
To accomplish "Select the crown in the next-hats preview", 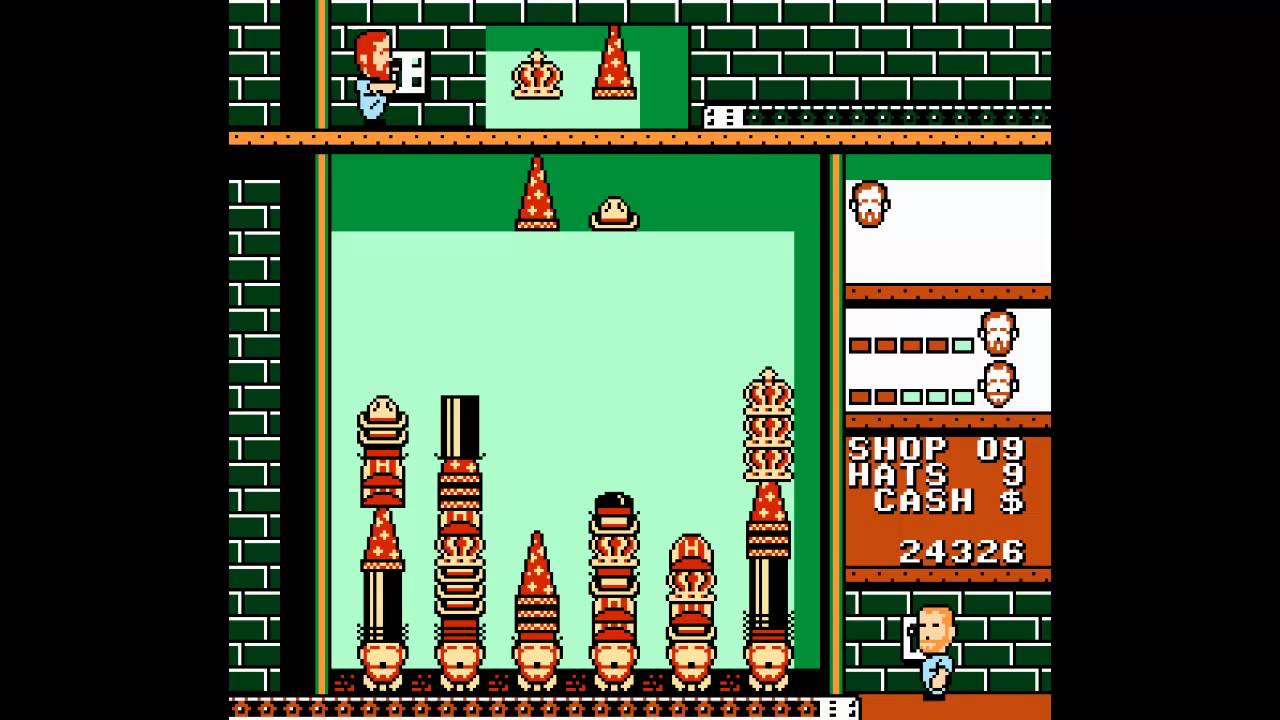I will click(x=537, y=75).
